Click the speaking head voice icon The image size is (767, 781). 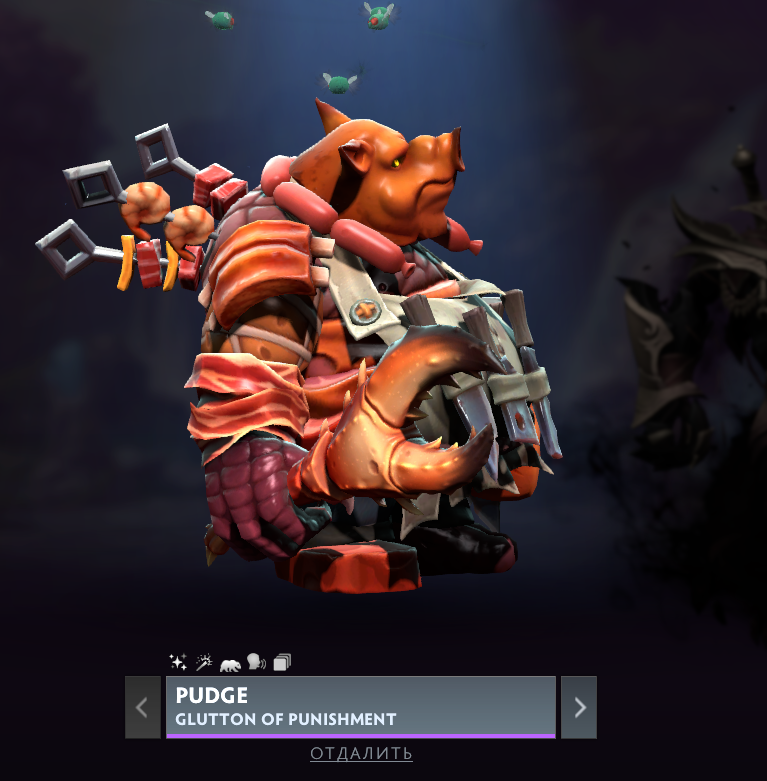coord(256,662)
